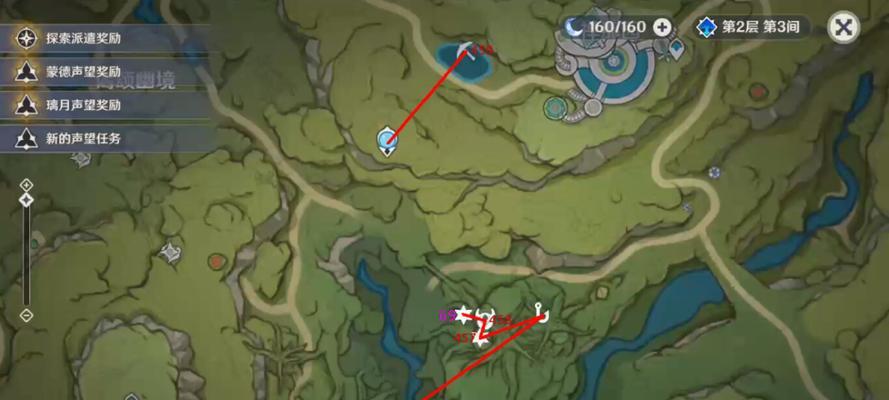Viewport: 889px width, 400px height.
Task: Click the green circular domain marker
Action: 552,105
